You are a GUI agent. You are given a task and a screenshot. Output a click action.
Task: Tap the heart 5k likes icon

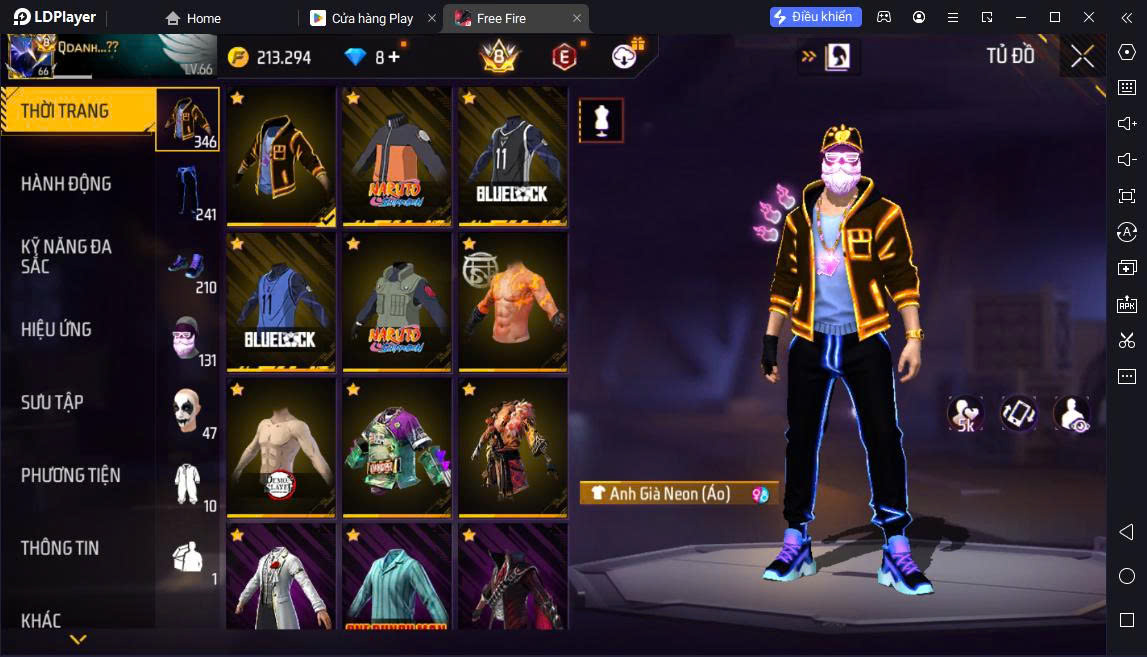coord(966,414)
